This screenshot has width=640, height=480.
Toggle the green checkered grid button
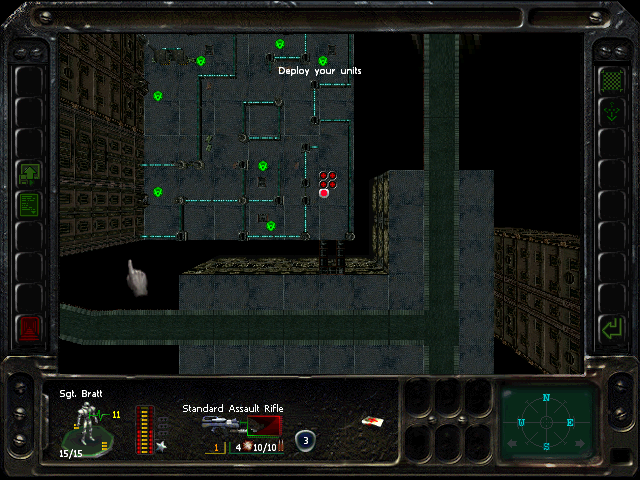click(x=609, y=79)
